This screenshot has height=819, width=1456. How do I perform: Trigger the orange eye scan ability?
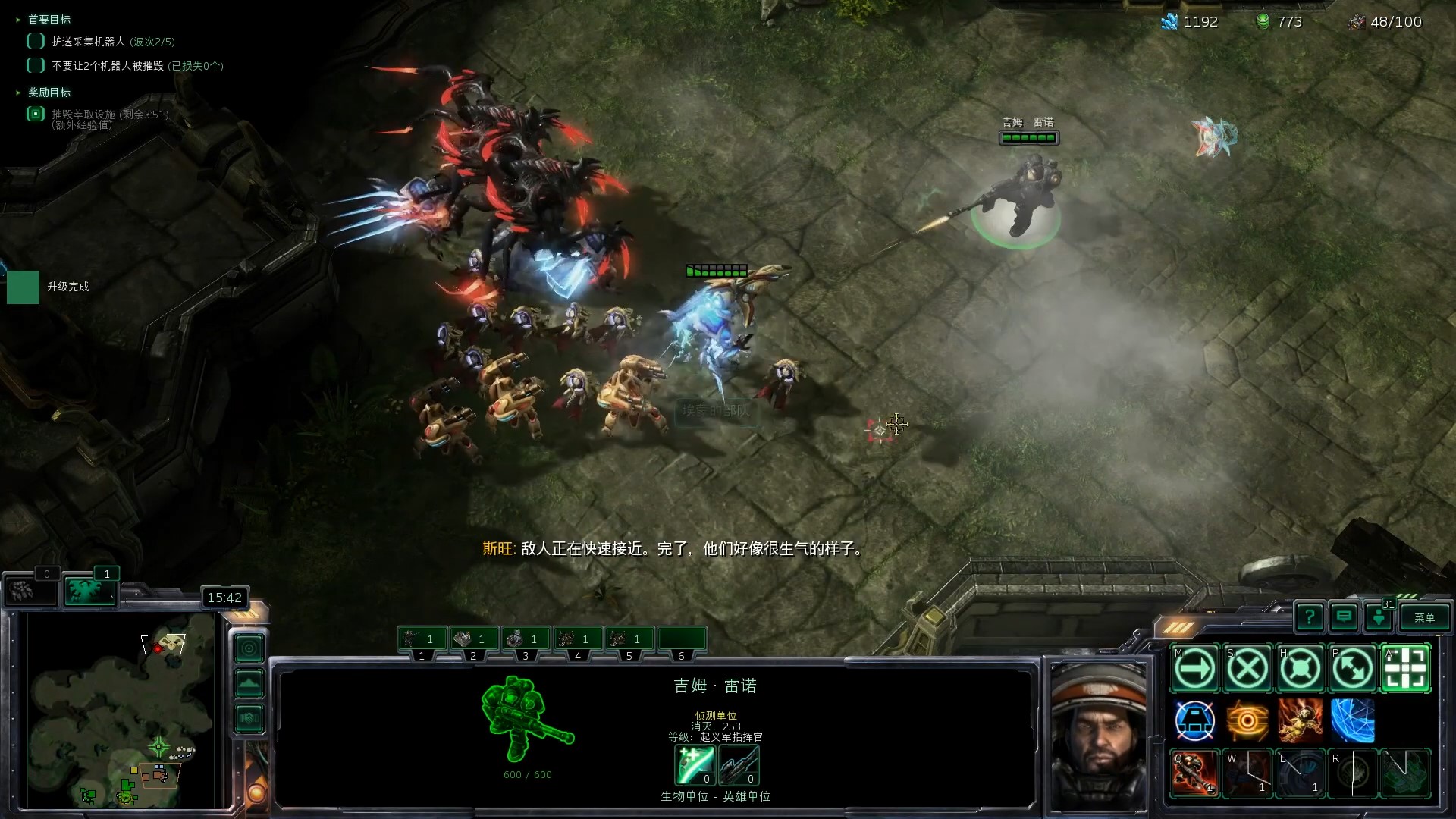1247,720
